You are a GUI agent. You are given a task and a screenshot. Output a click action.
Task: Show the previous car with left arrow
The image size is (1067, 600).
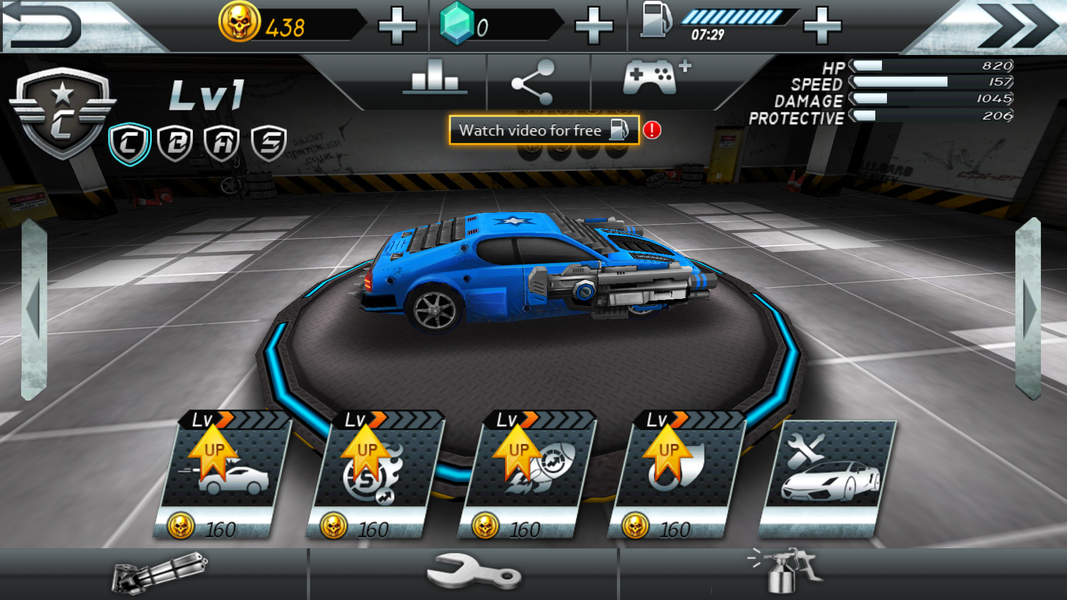(33, 310)
